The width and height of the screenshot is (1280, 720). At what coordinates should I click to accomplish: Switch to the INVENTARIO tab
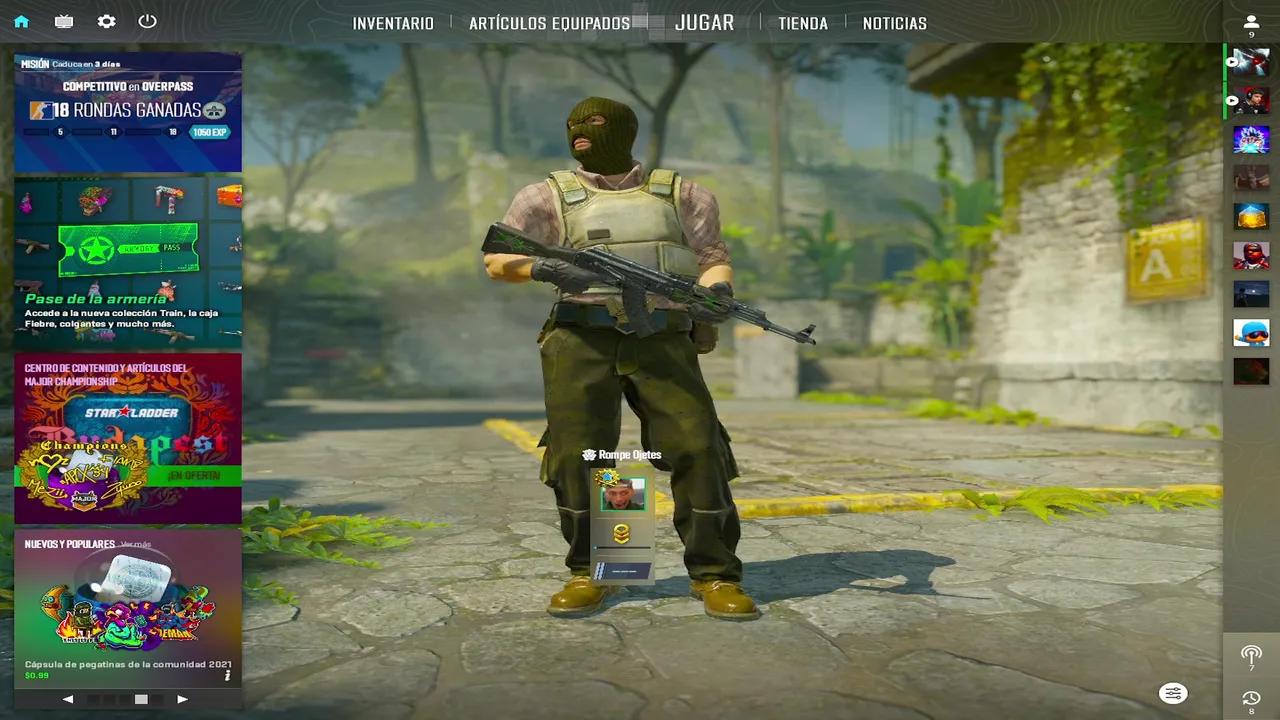pyautogui.click(x=392, y=22)
